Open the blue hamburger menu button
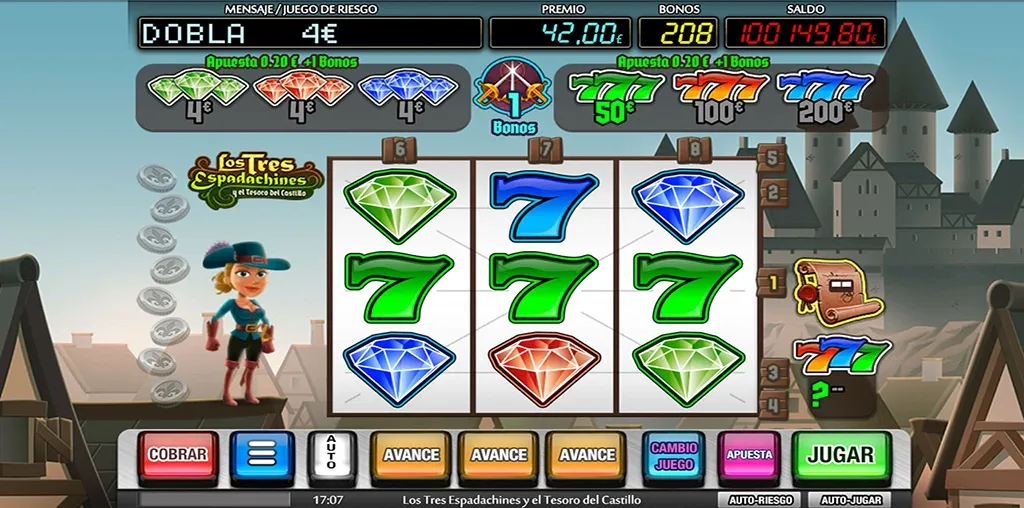This screenshot has width=1024, height=508. pyautogui.click(x=262, y=456)
